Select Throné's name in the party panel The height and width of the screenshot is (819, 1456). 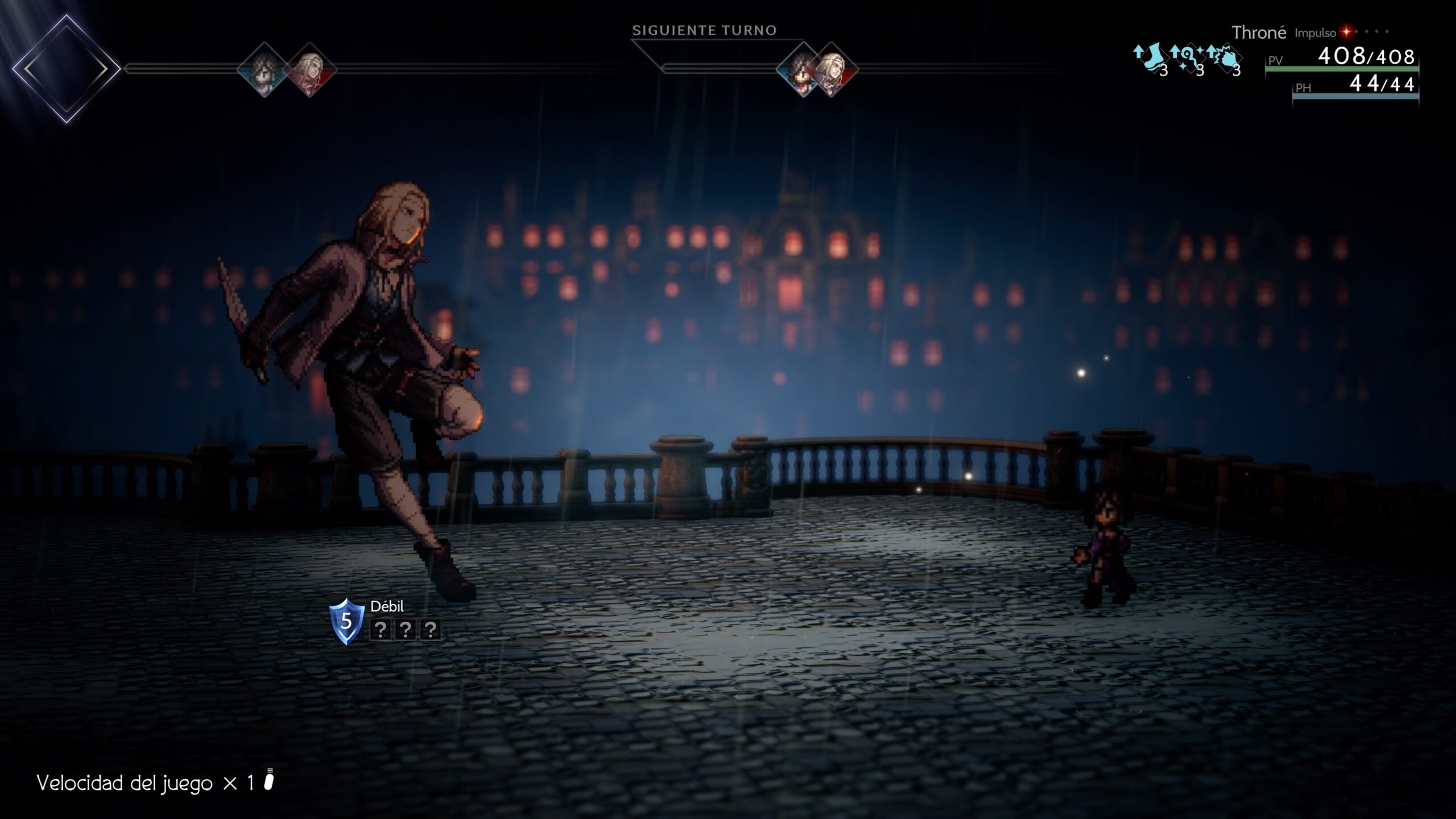click(1258, 33)
